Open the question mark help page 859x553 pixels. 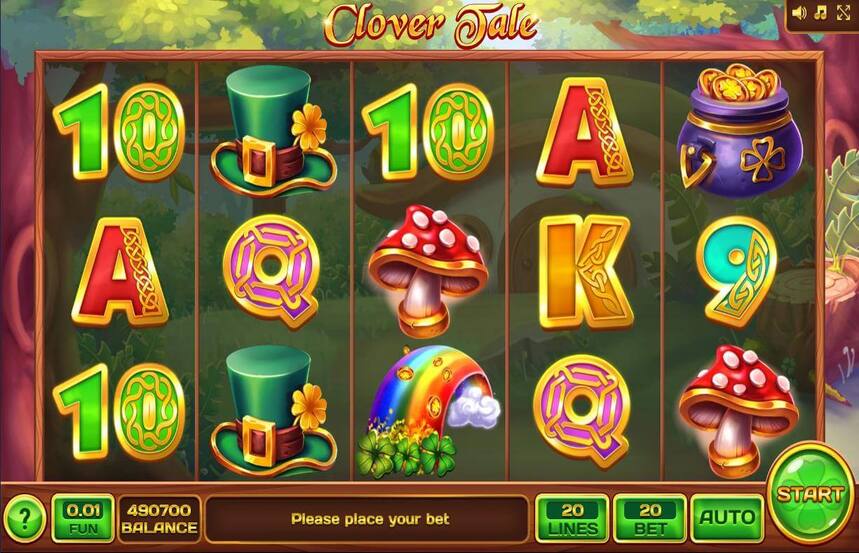point(24,519)
